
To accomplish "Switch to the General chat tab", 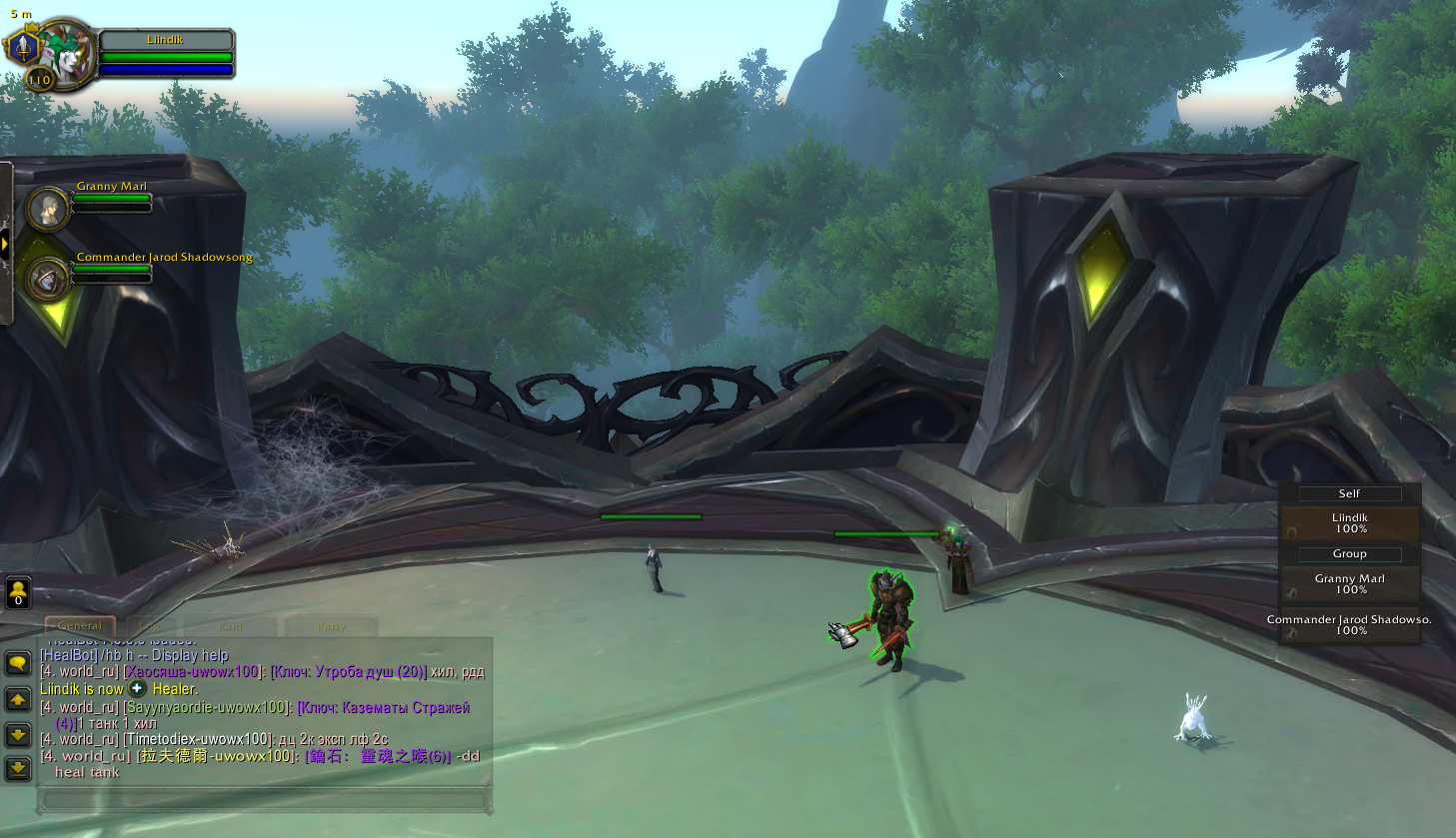I will pyautogui.click(x=80, y=626).
